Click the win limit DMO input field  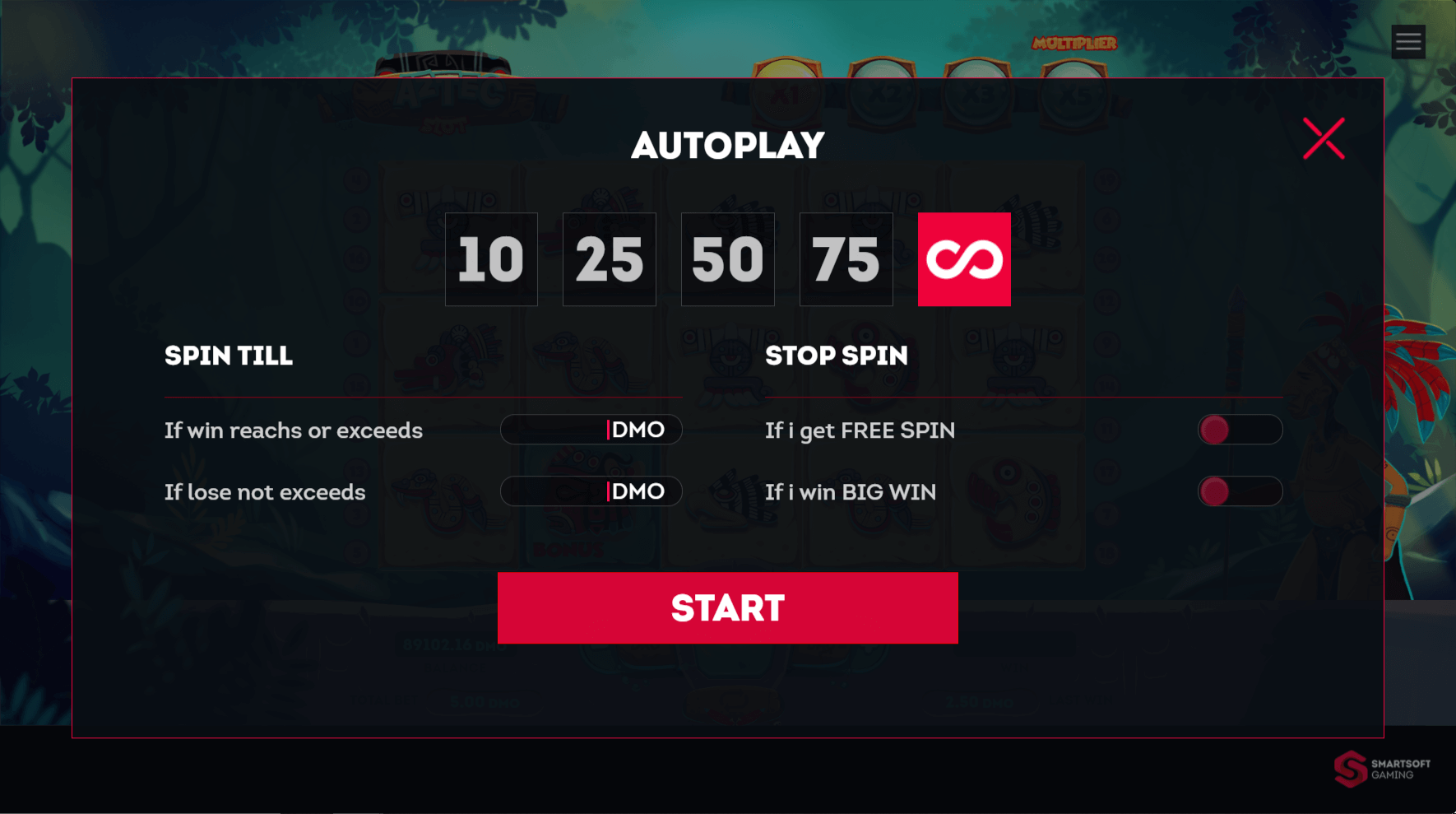tap(591, 429)
